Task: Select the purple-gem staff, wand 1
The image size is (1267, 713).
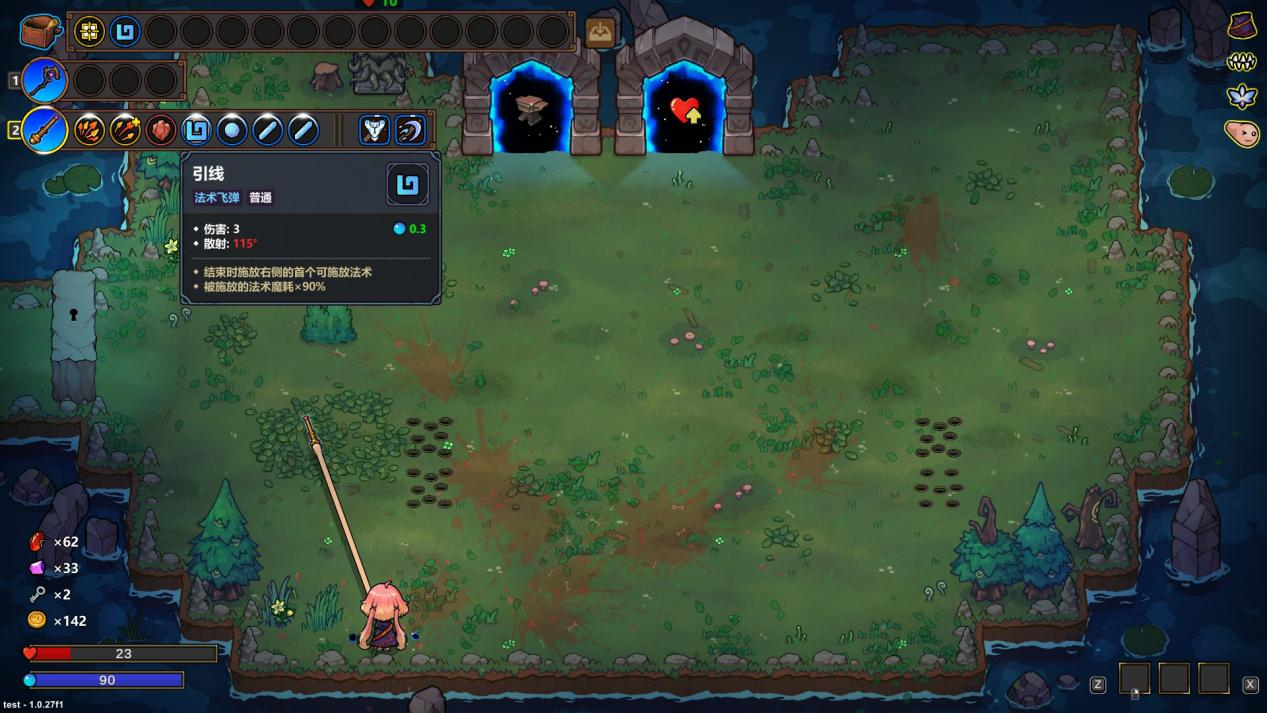Action: point(44,80)
